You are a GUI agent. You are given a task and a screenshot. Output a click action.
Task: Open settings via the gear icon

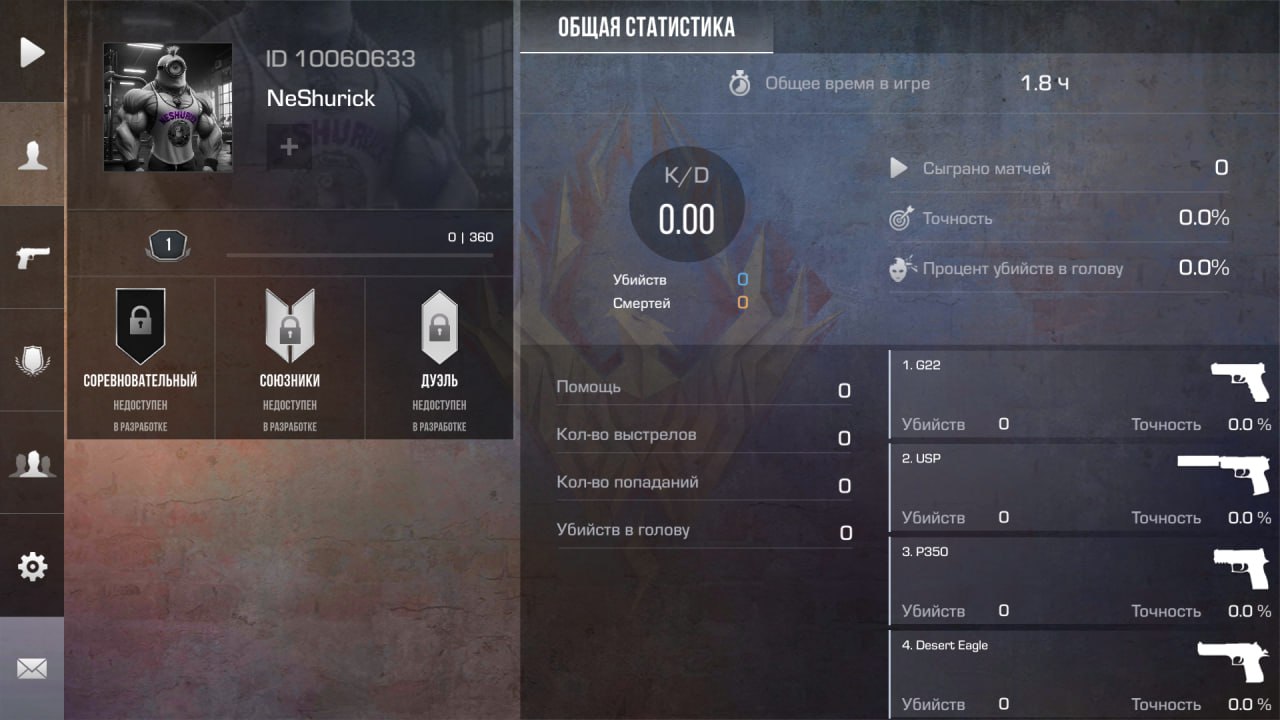(32, 566)
